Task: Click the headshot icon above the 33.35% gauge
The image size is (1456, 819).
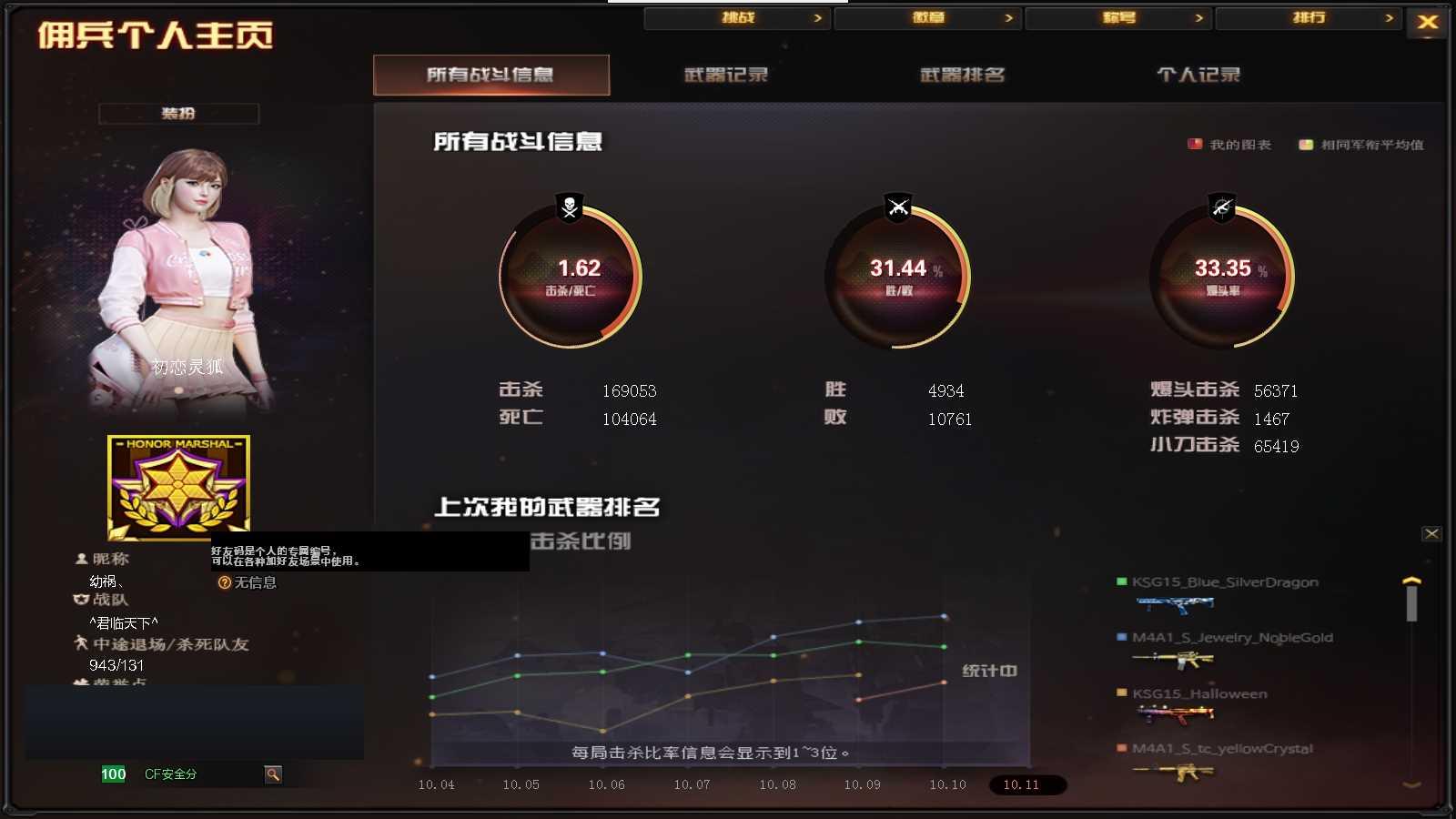Action: (1222, 207)
